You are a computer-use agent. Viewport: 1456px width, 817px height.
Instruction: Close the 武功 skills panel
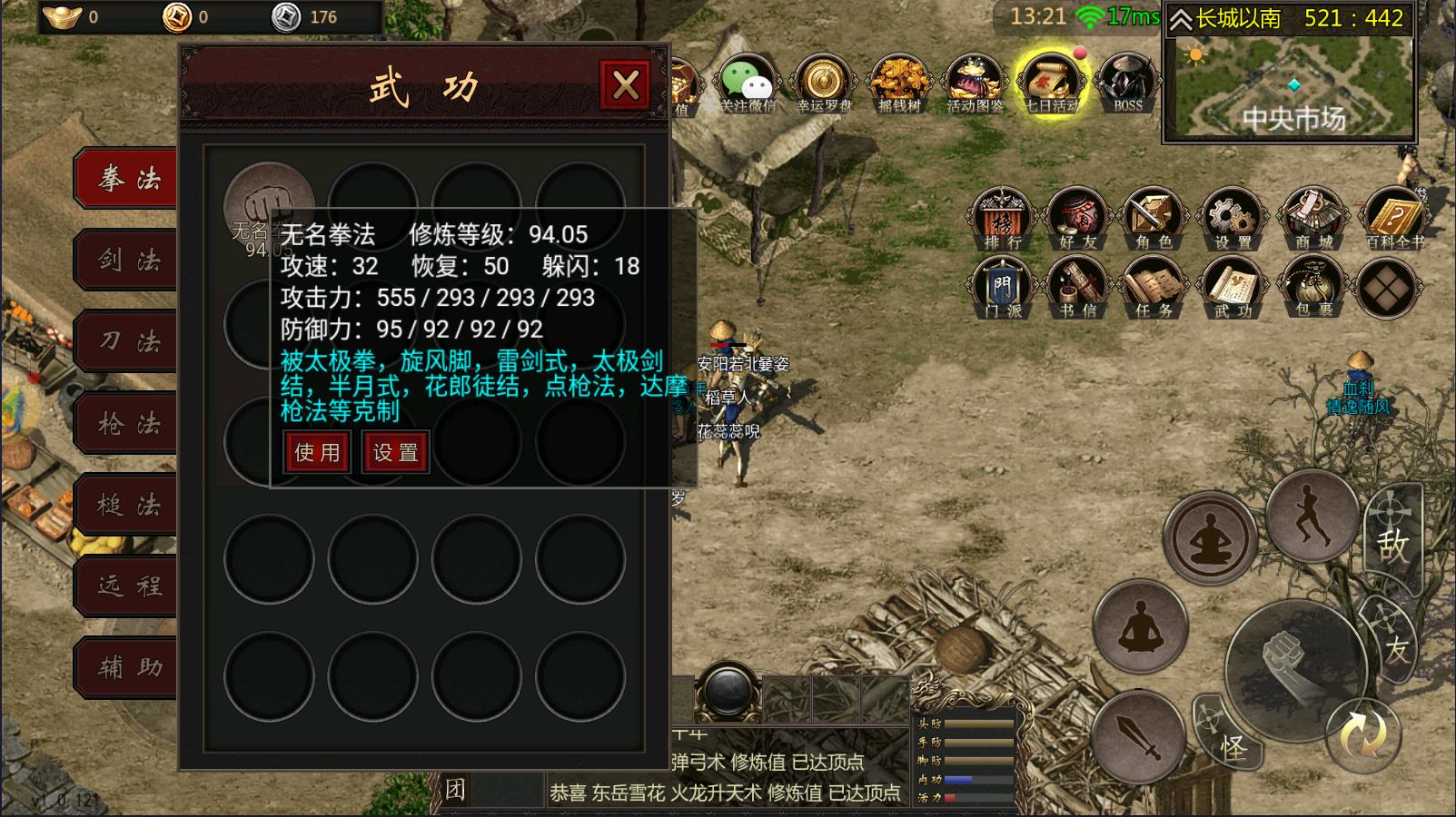pyautogui.click(x=625, y=85)
